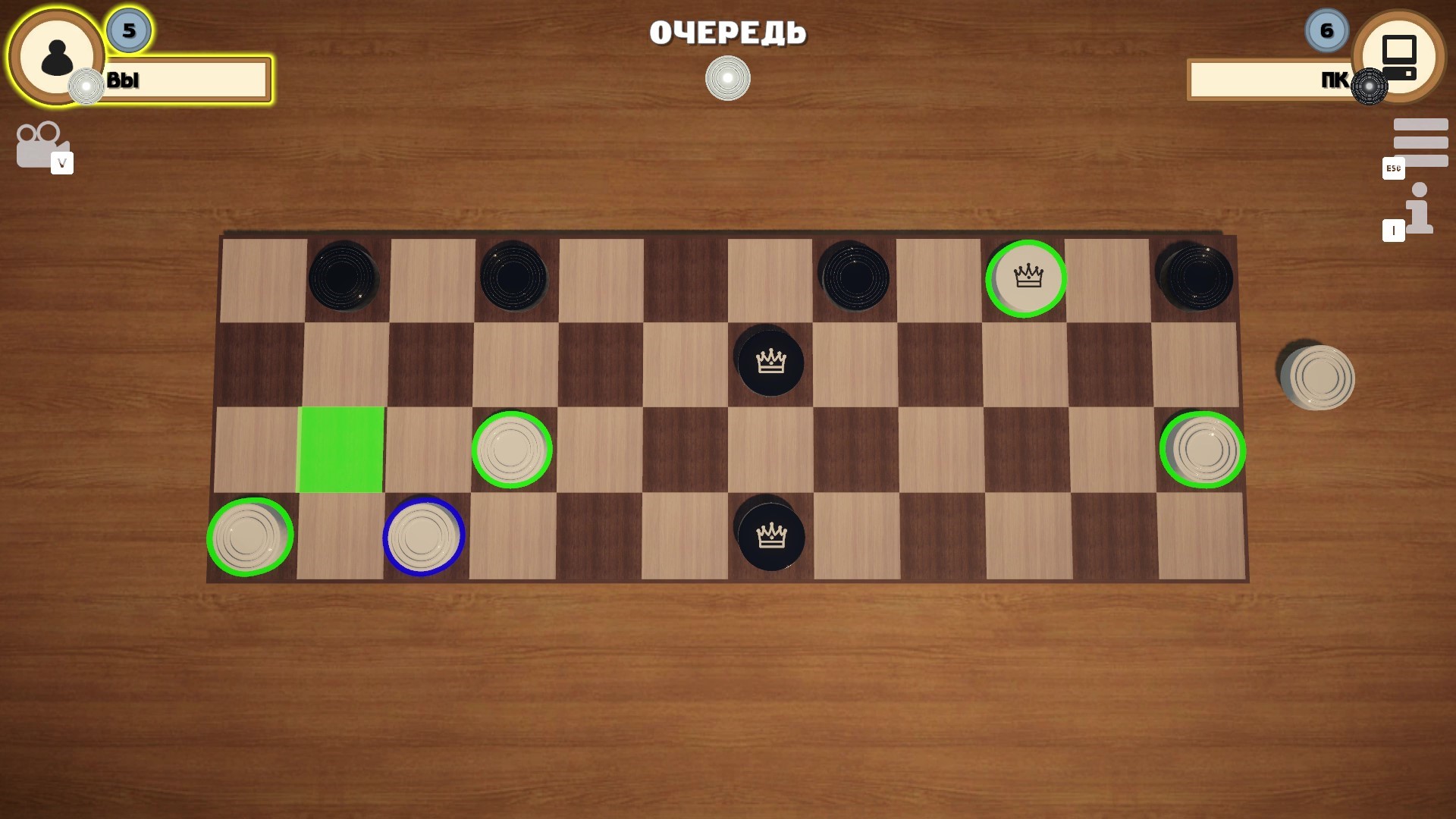Select the blue-highlighted white checker
Viewport: 1456px width, 819px height.
[425, 535]
